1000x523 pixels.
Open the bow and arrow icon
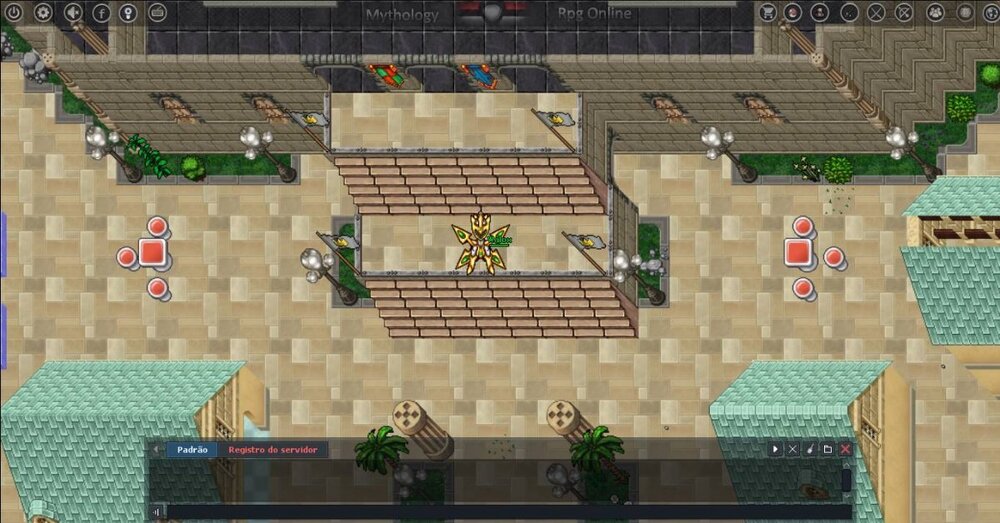coord(904,13)
